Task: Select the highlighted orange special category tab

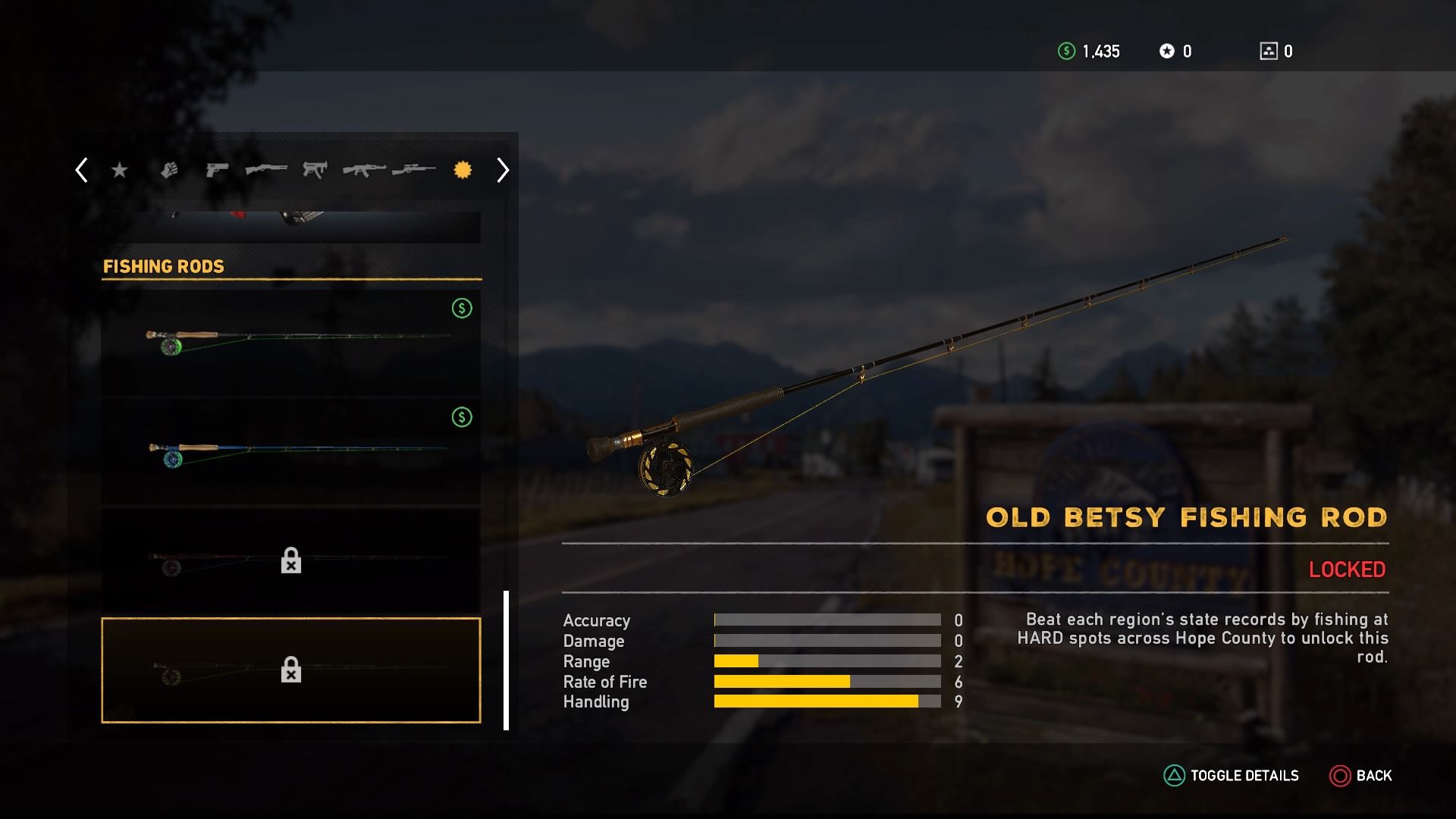Action: pyautogui.click(x=463, y=170)
